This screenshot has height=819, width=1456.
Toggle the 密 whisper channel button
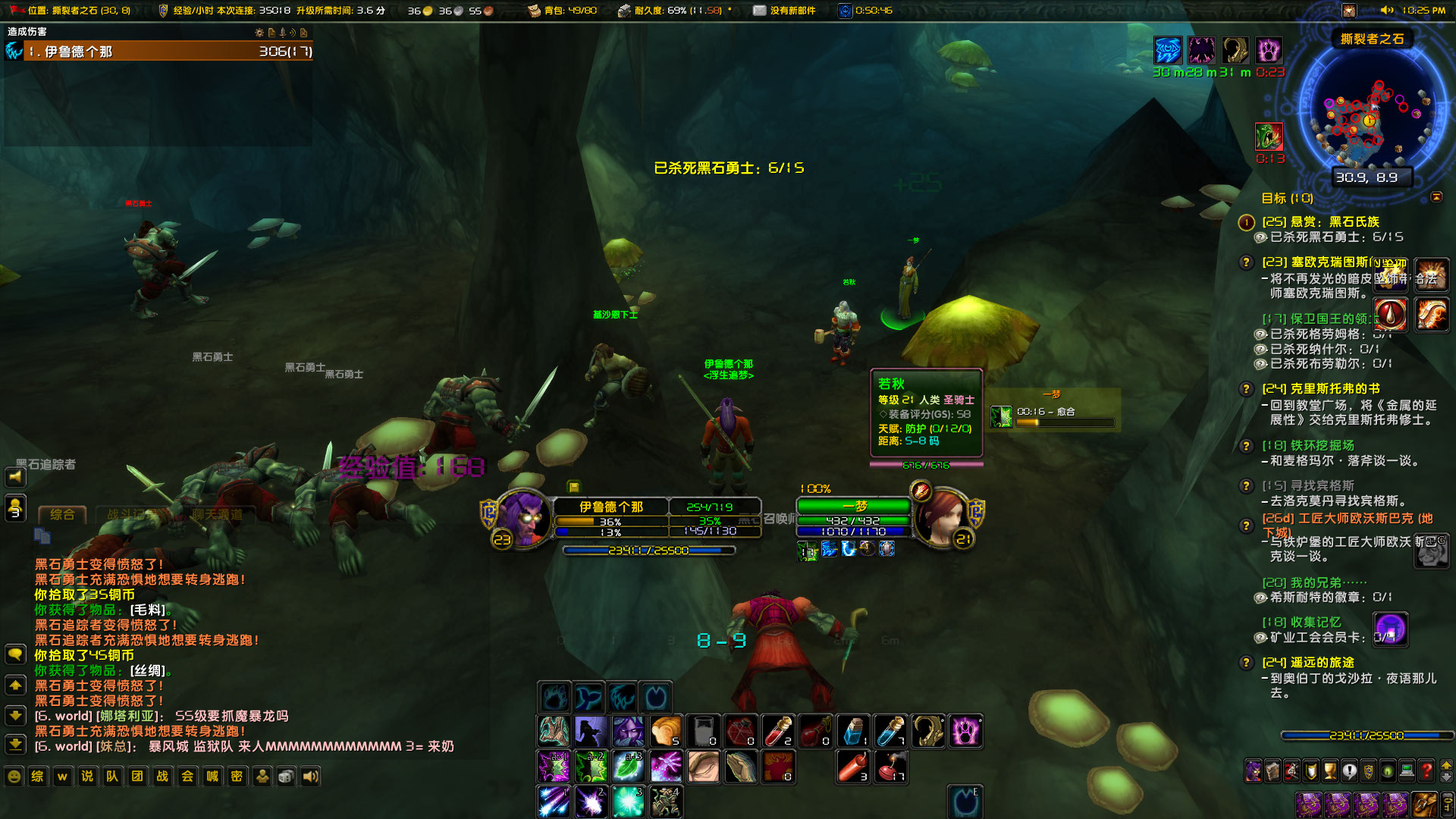pyautogui.click(x=236, y=777)
